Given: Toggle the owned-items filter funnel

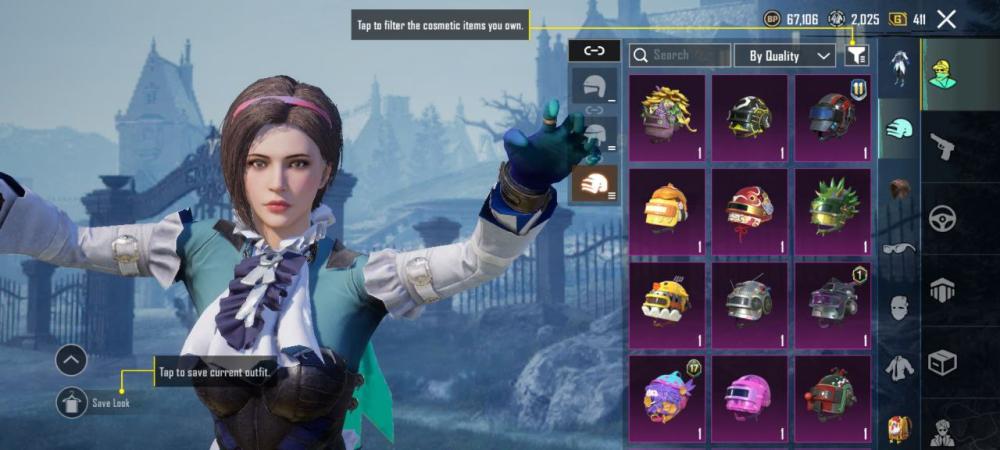Looking at the screenshot, I should [856, 56].
